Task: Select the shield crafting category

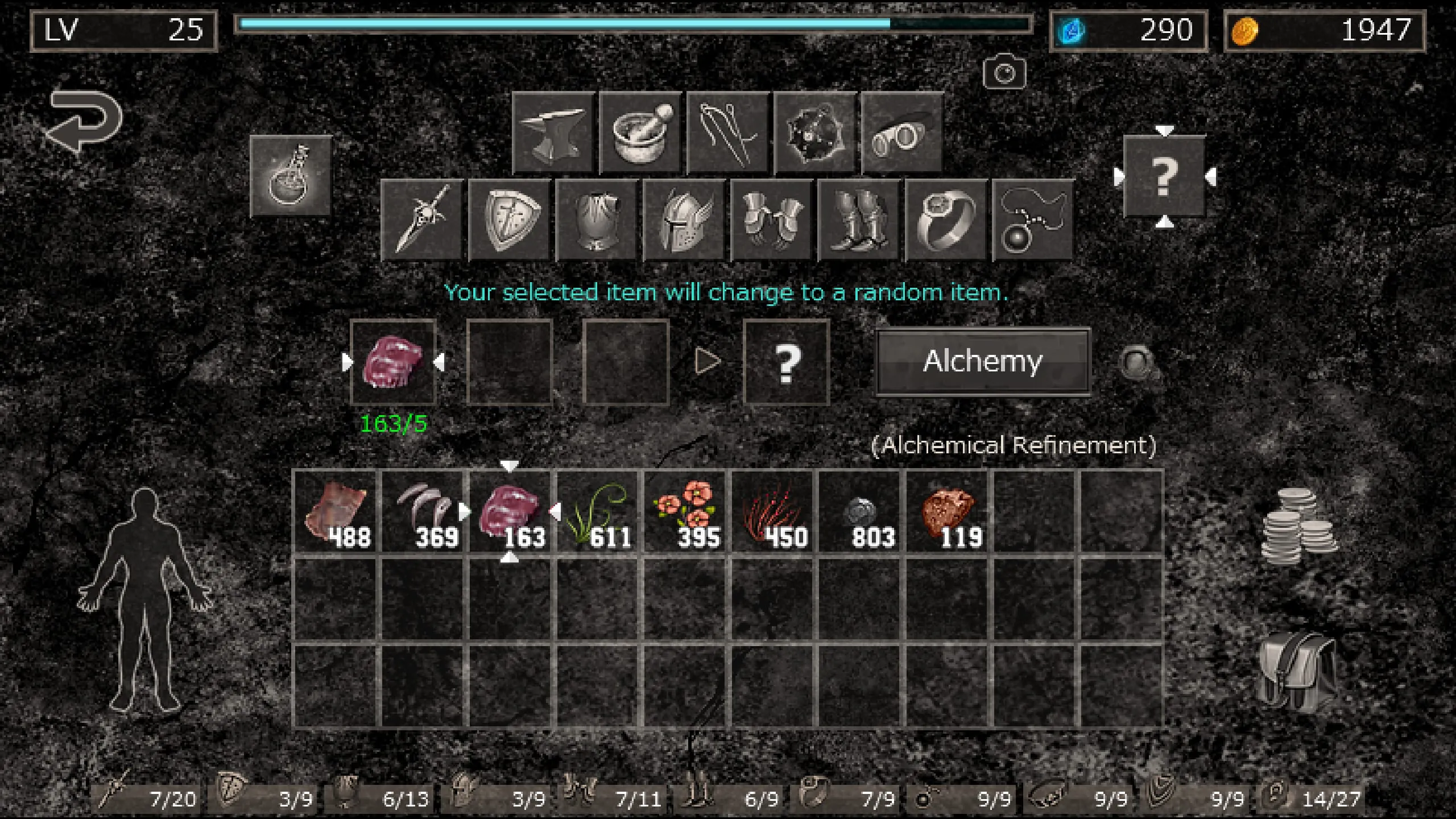Action: click(x=510, y=221)
